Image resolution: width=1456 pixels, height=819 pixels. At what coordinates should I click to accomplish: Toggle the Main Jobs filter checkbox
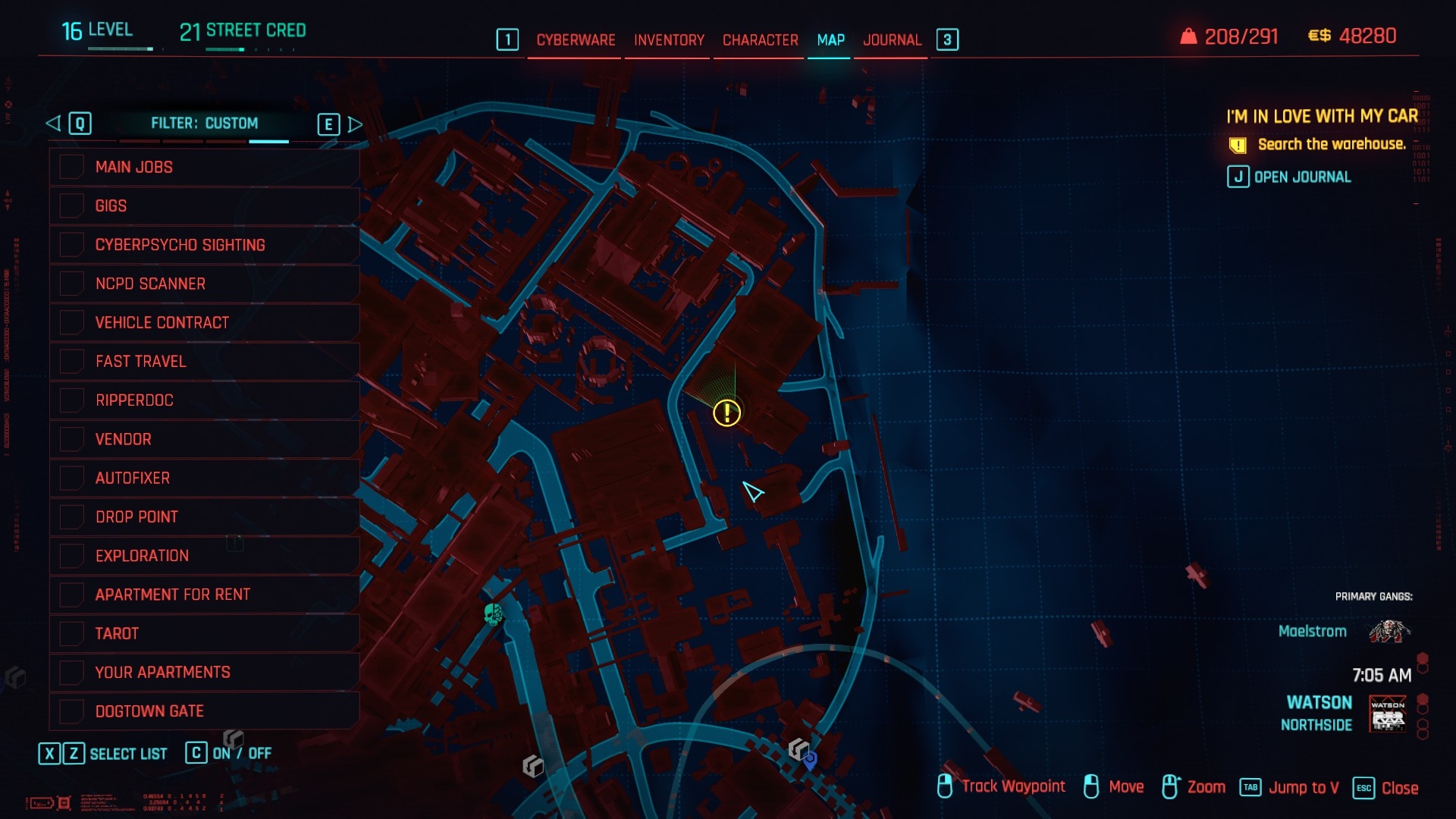[72, 167]
